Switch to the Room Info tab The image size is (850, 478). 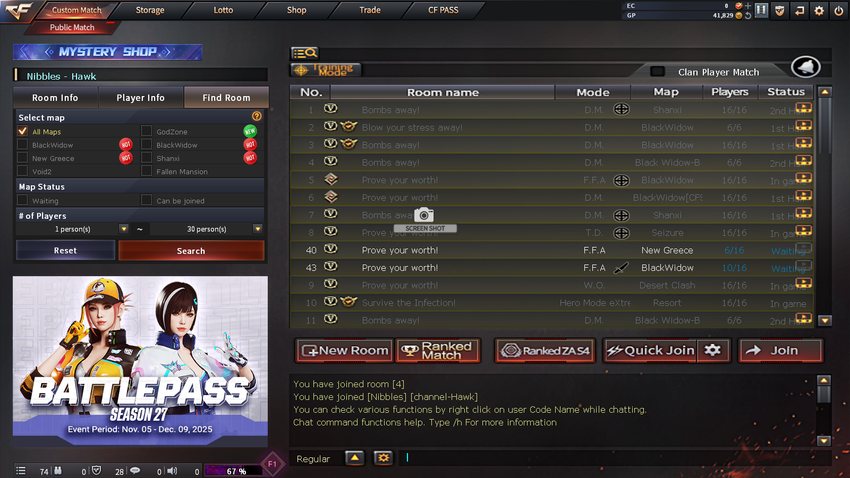tap(55, 98)
